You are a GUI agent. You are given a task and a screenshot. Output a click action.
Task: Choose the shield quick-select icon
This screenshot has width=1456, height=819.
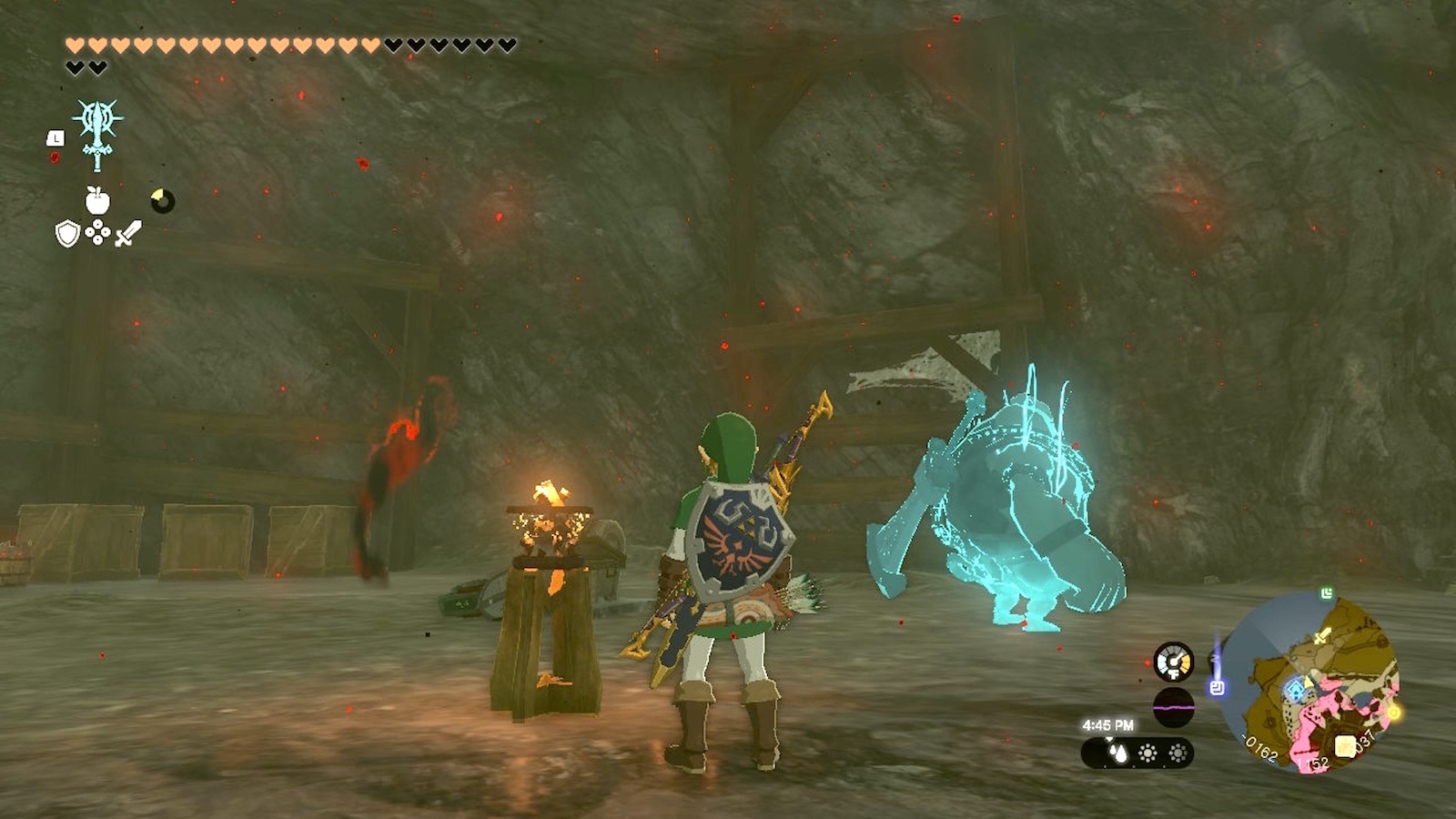67,234
